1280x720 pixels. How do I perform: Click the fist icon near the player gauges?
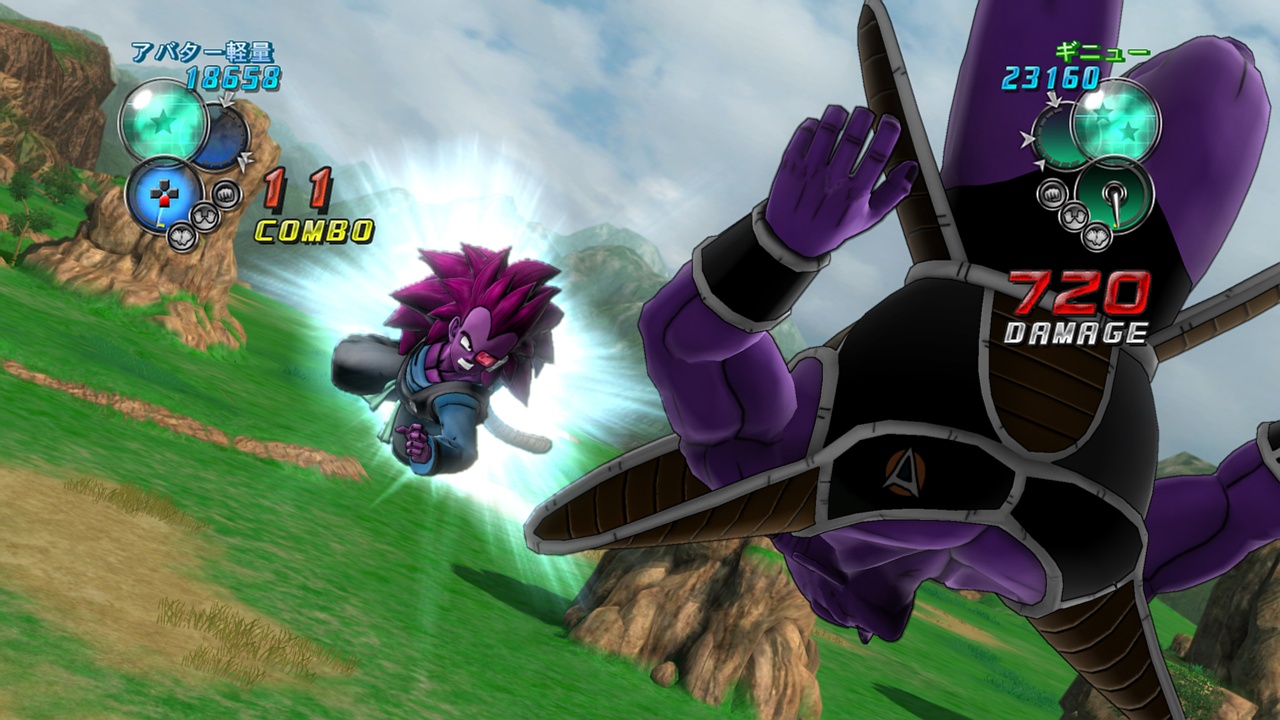[x=227, y=194]
